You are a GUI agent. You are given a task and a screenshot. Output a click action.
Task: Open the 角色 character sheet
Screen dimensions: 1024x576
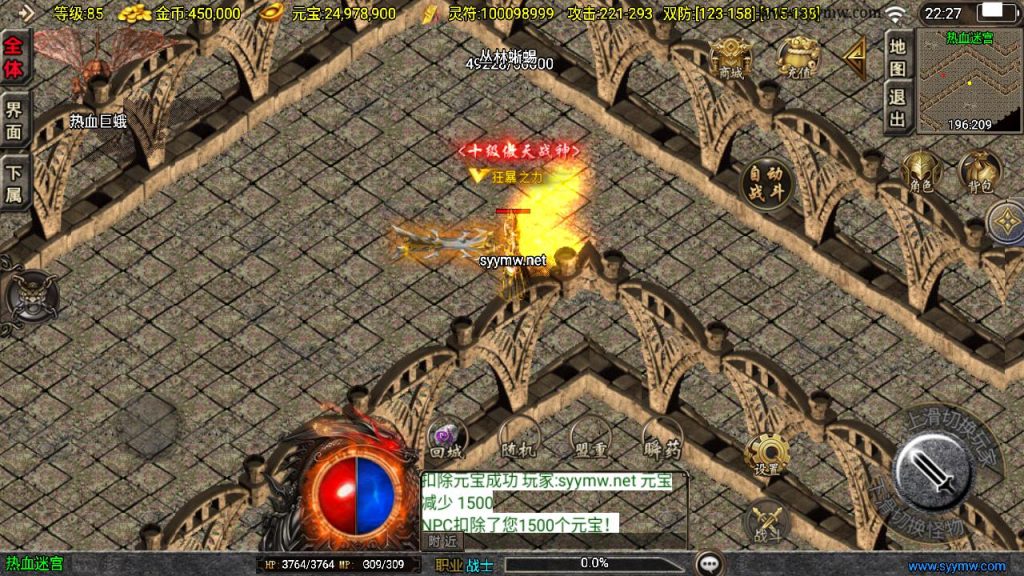tap(922, 171)
